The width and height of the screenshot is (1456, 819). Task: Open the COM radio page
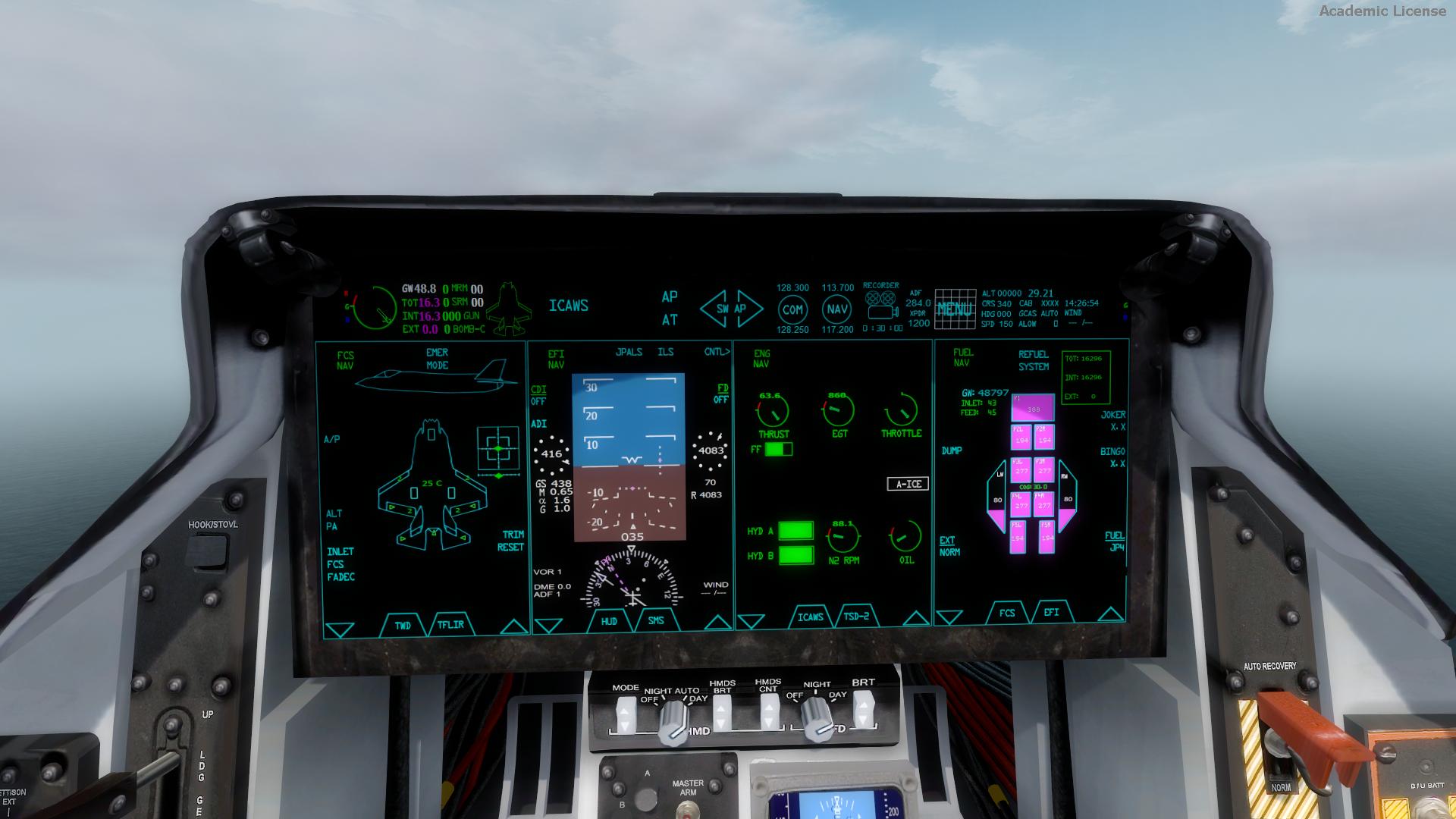(792, 309)
